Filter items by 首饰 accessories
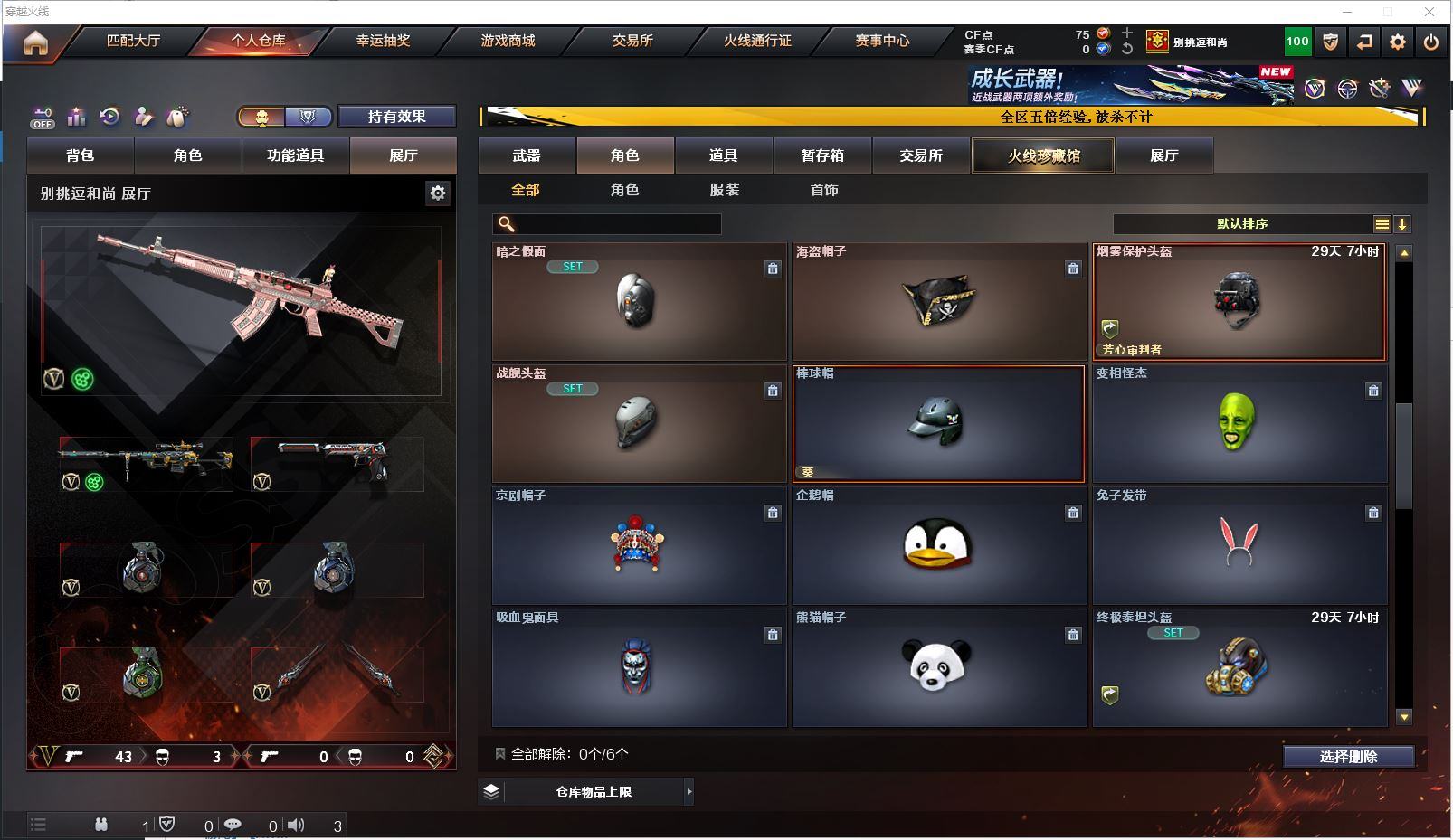Screen dimensions: 1453x840 click(x=824, y=190)
